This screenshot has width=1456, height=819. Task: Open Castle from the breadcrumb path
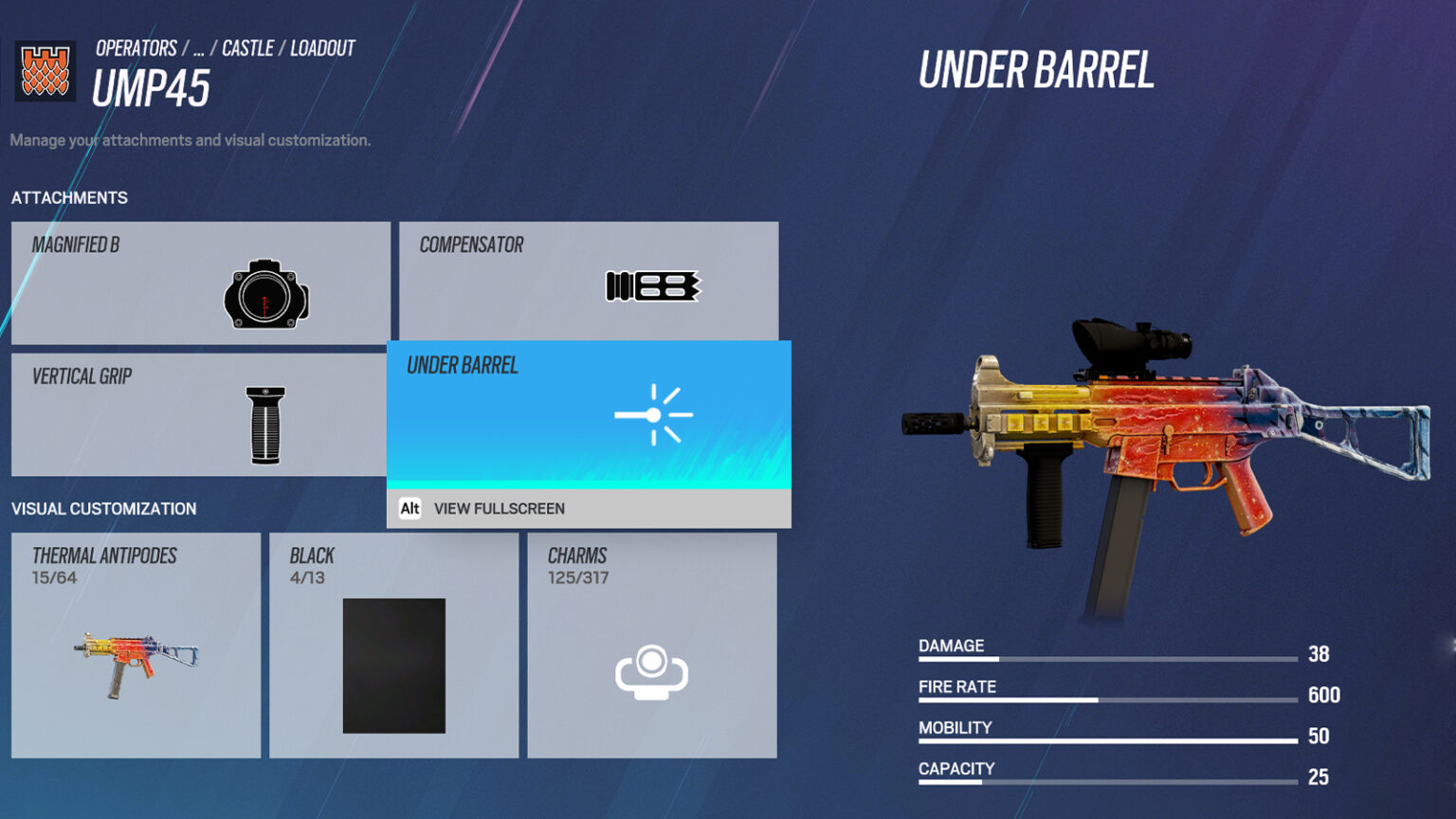(249, 47)
